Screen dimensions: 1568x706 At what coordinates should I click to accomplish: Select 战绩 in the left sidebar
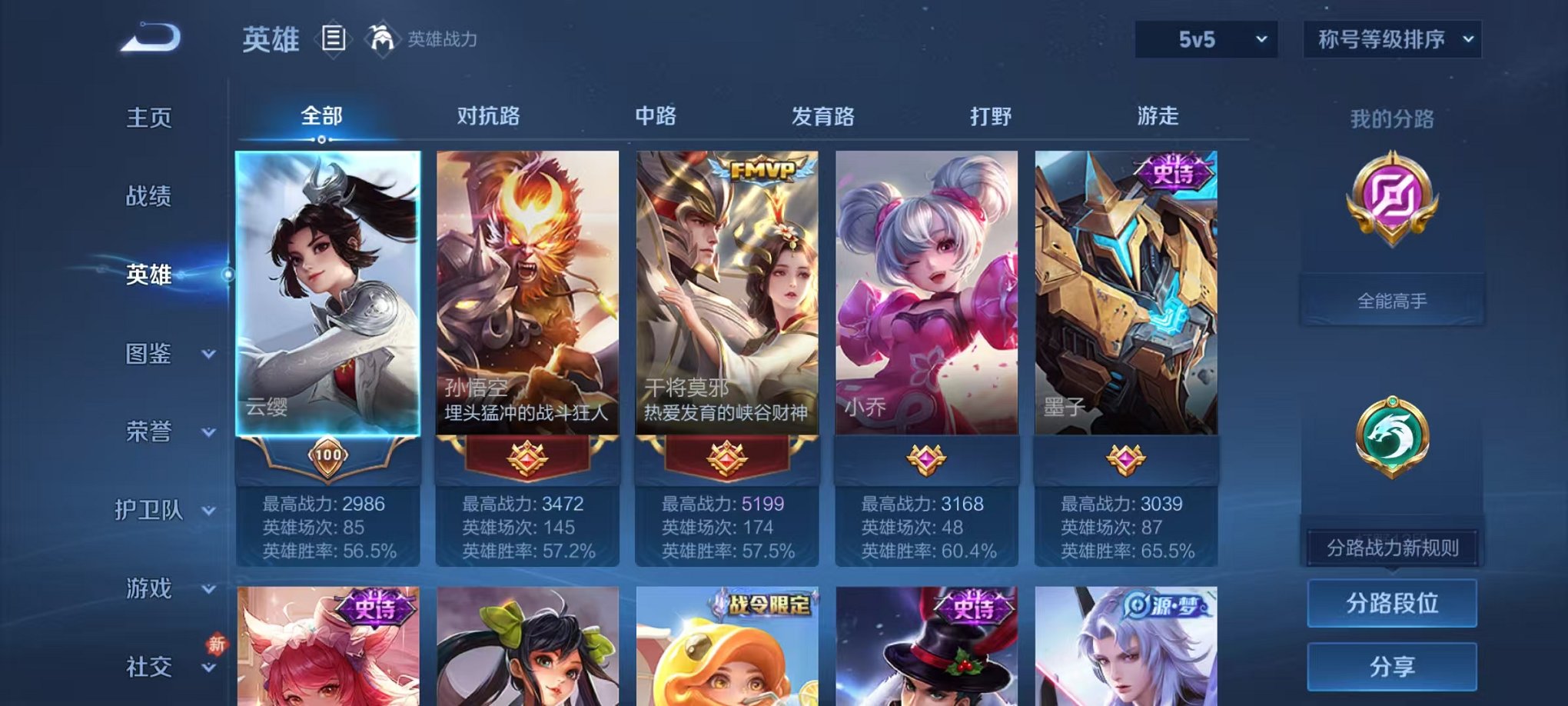tap(148, 197)
